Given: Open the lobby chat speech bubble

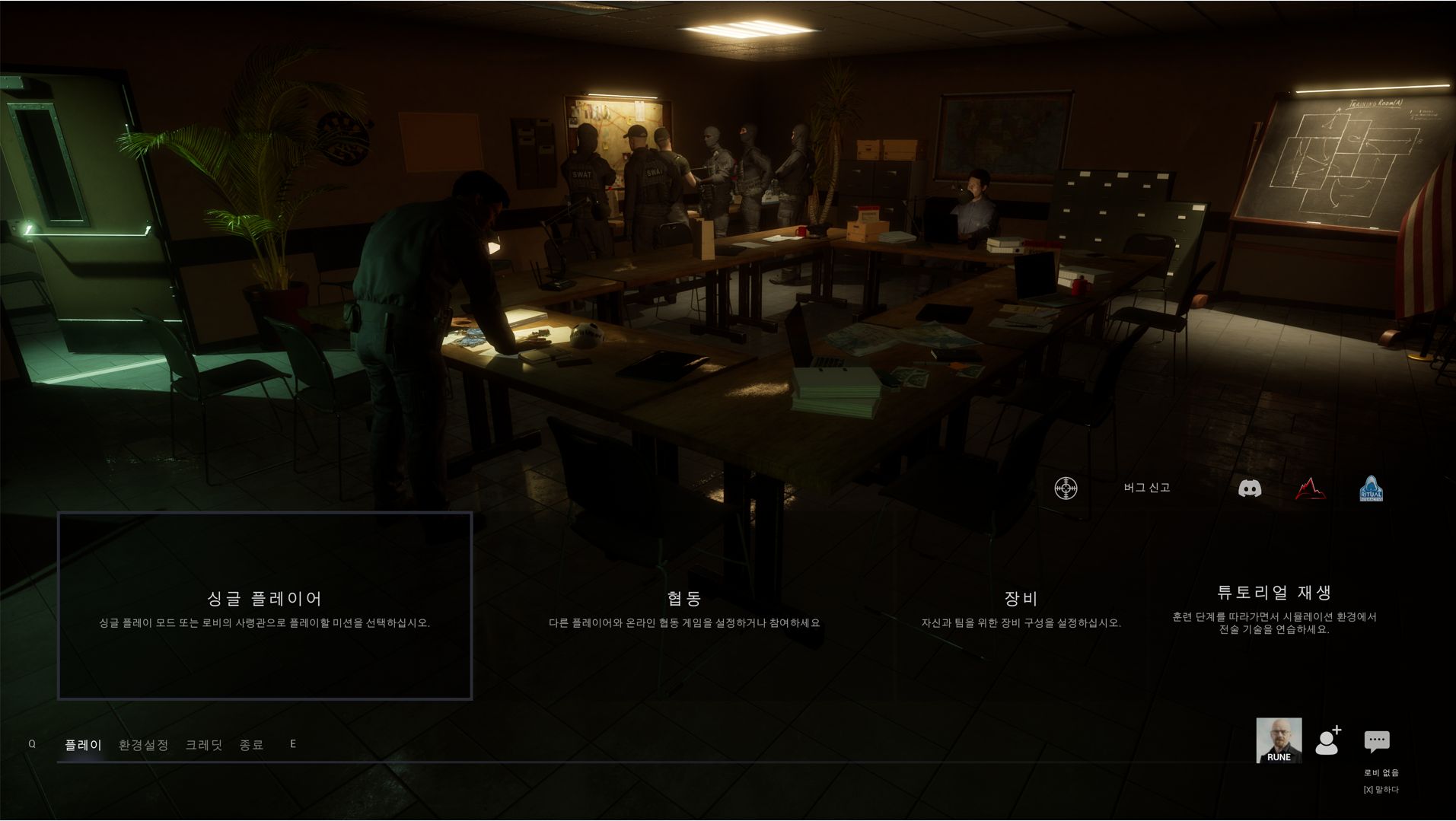Looking at the screenshot, I should pyautogui.click(x=1377, y=740).
